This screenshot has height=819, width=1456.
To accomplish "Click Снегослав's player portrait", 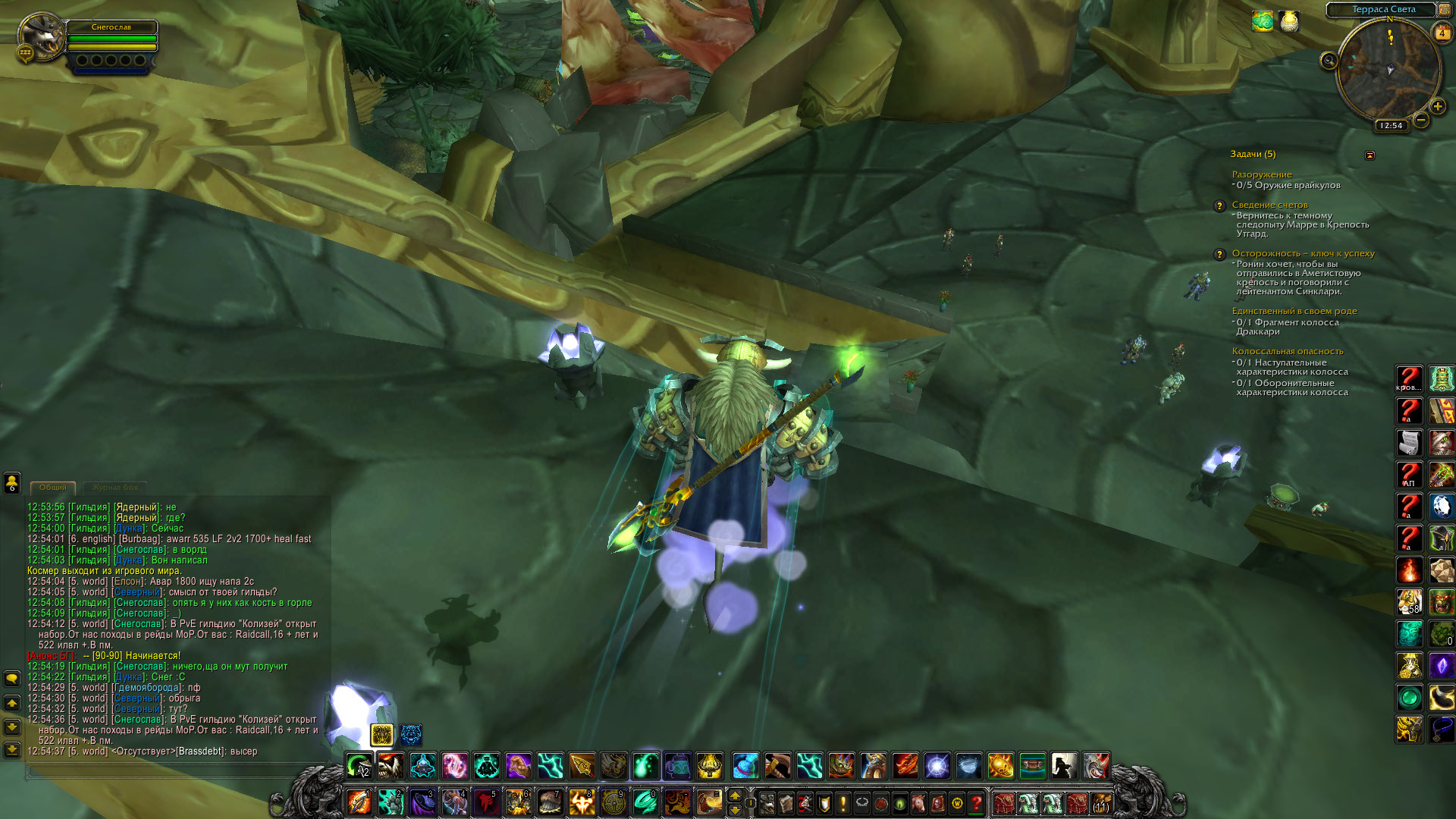I will pos(42,36).
